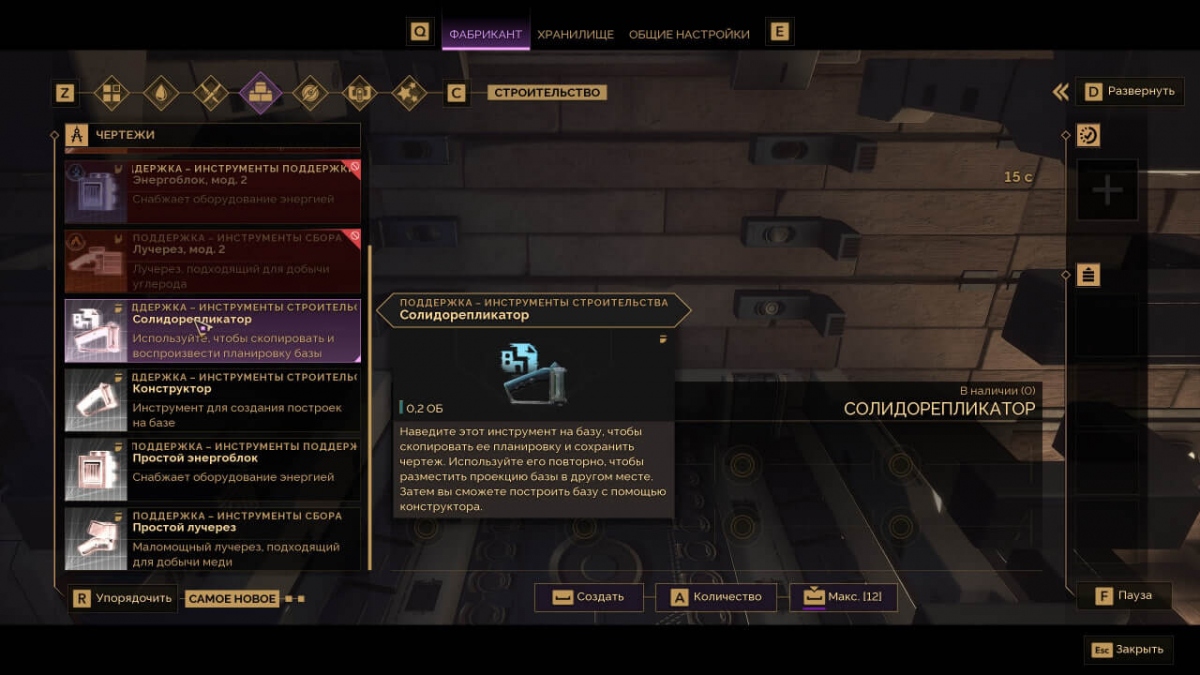Image resolution: width=1200 pixels, height=675 pixels.
Task: Open the stars category icon
Action: click(406, 93)
